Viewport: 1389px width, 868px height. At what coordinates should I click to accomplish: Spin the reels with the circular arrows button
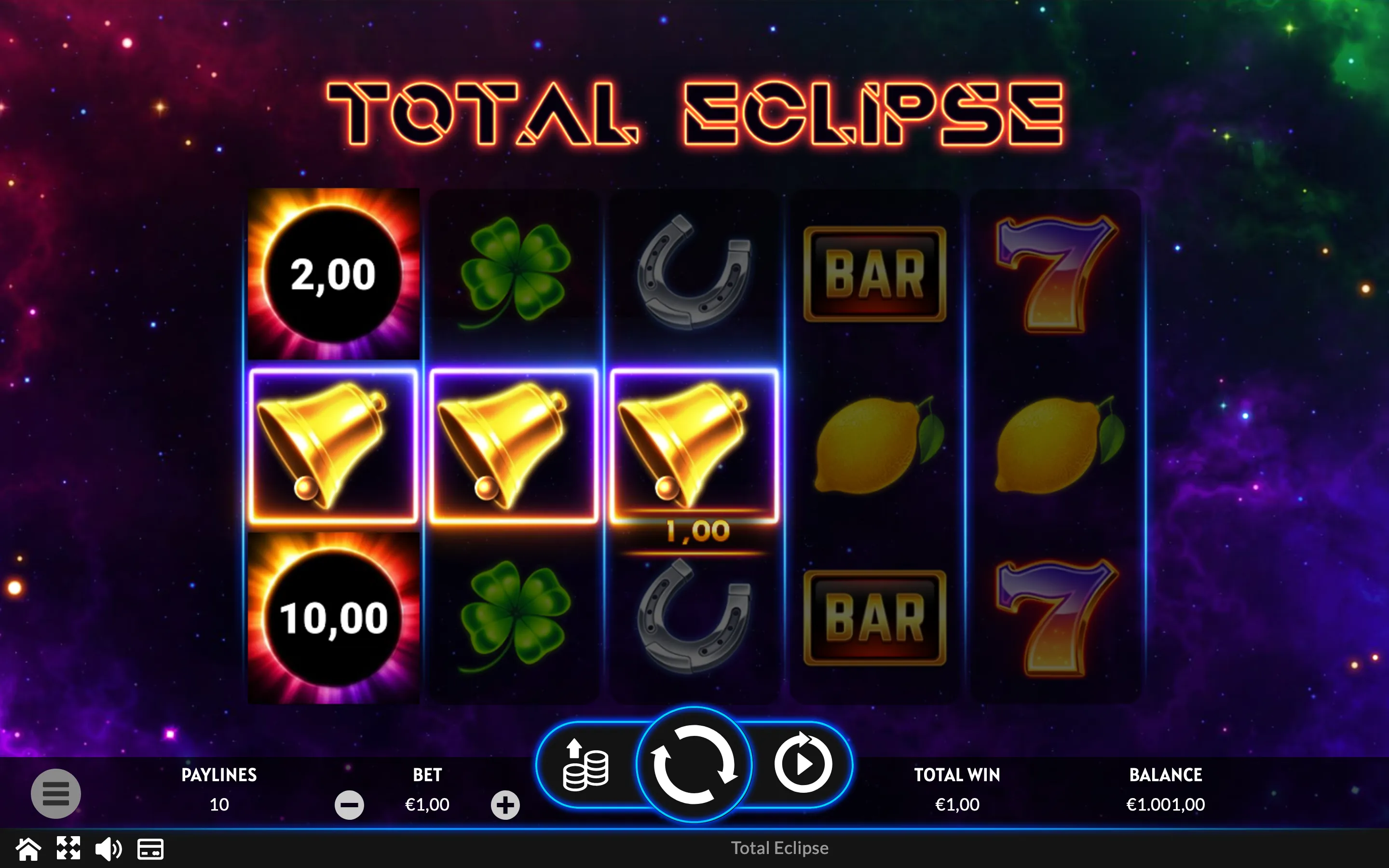tap(694, 764)
